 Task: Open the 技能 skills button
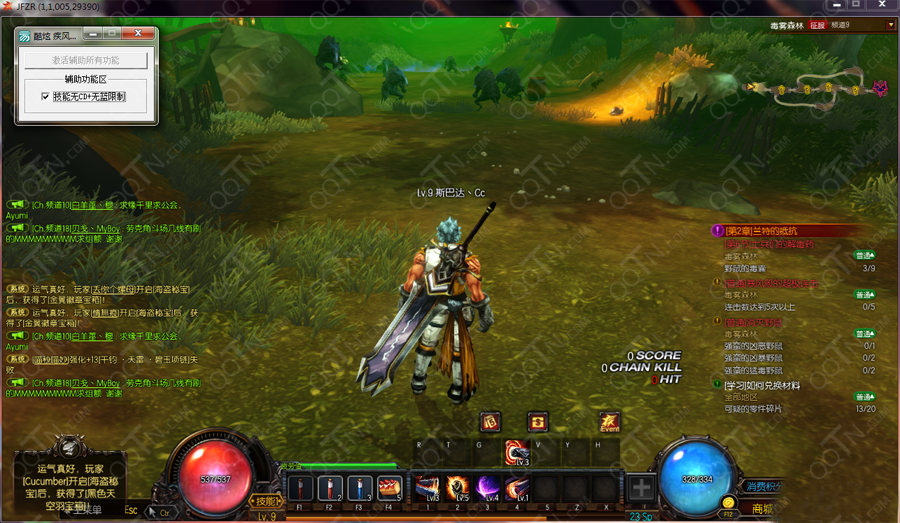pyautogui.click(x=267, y=501)
